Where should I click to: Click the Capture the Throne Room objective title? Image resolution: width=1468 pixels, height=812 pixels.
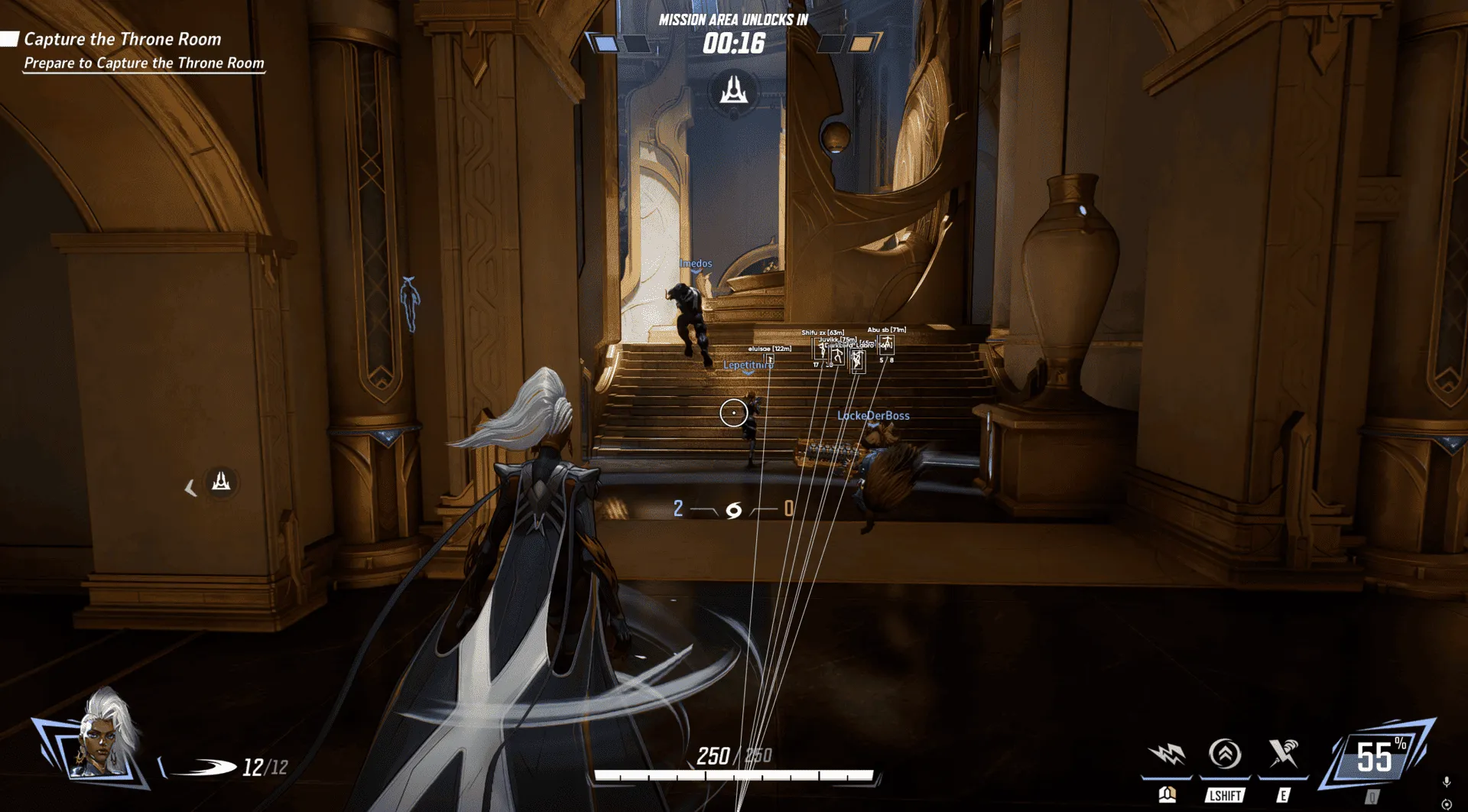tap(123, 39)
